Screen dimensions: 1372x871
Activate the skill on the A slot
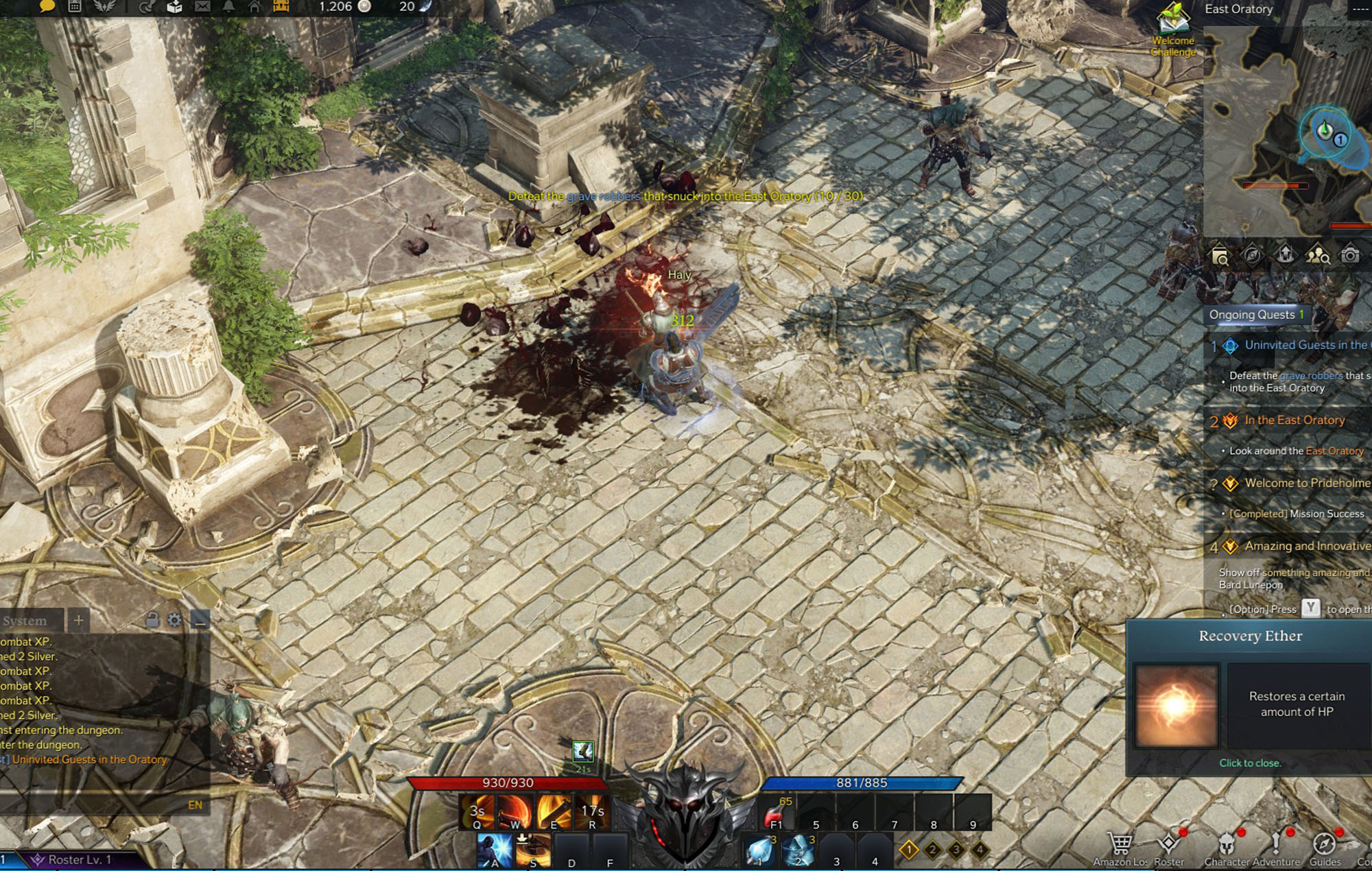click(495, 851)
